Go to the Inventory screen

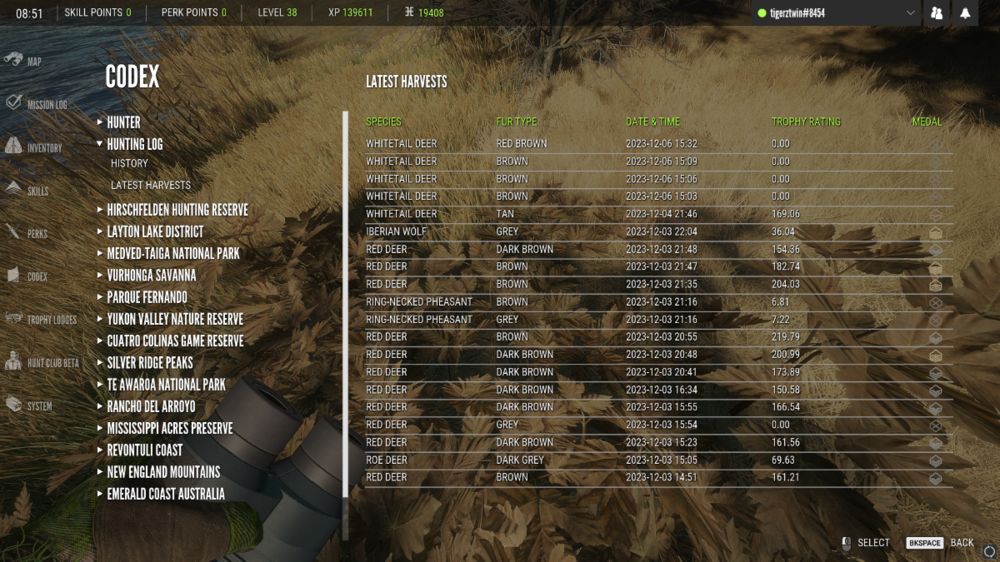click(34, 147)
